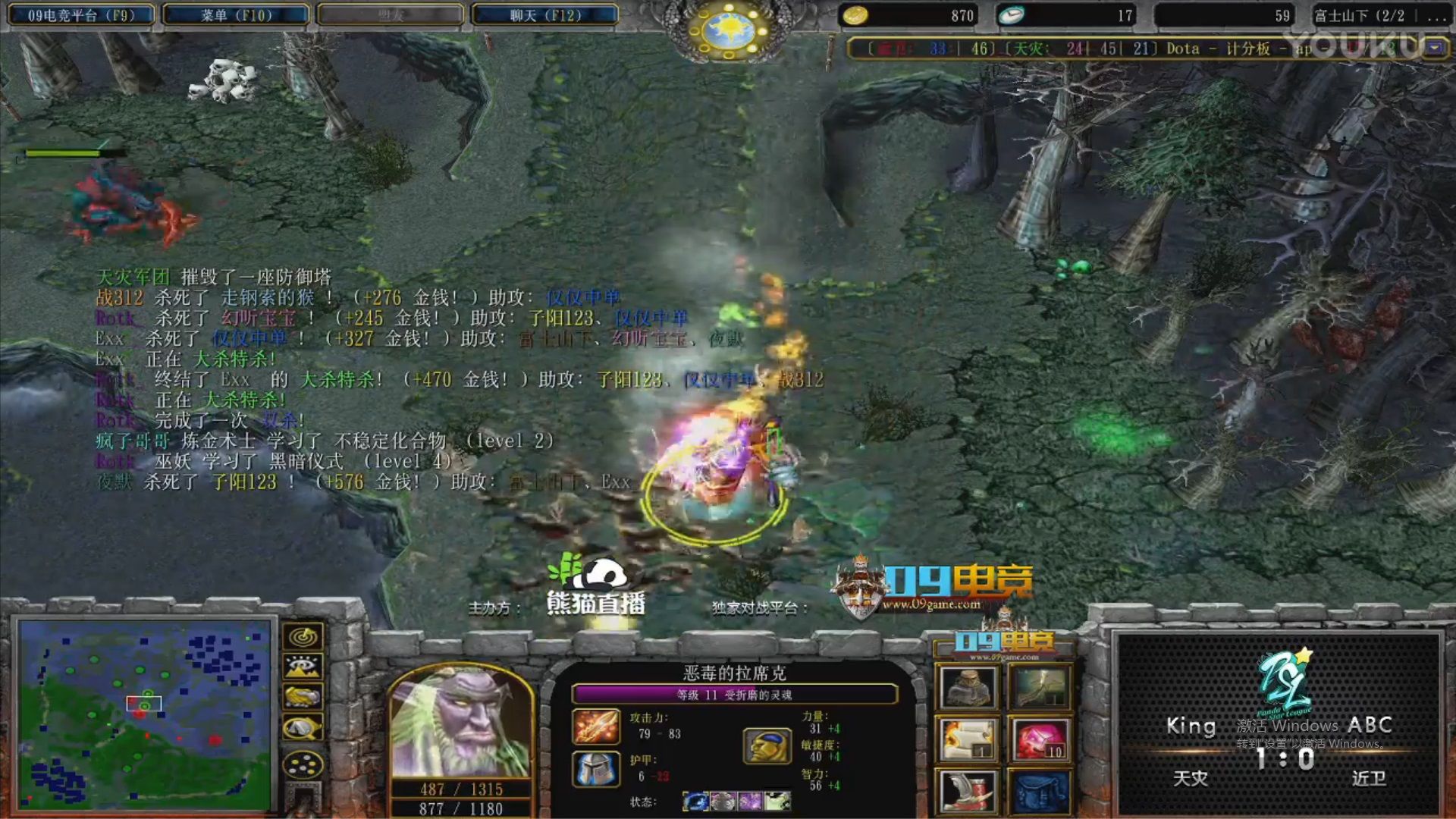1456x819 pixels.
Task: Select the blue pouch inventory item
Action: [1040, 791]
